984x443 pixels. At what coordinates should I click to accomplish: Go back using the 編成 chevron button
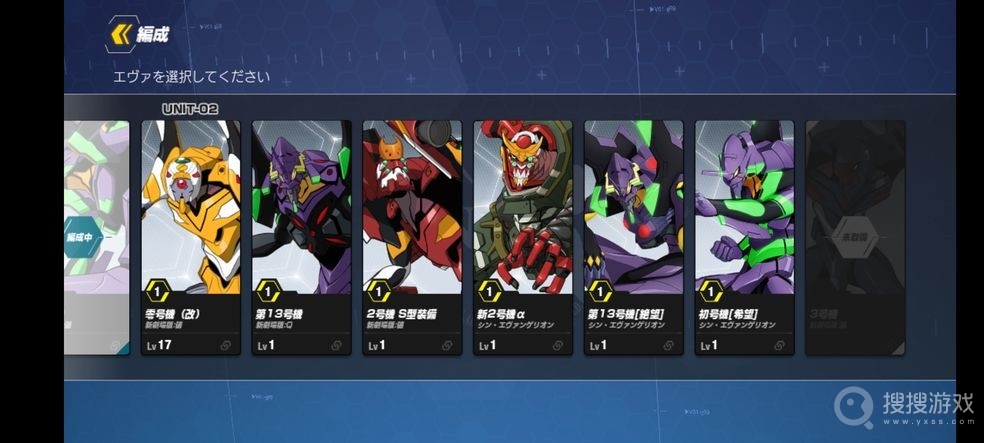pos(121,35)
